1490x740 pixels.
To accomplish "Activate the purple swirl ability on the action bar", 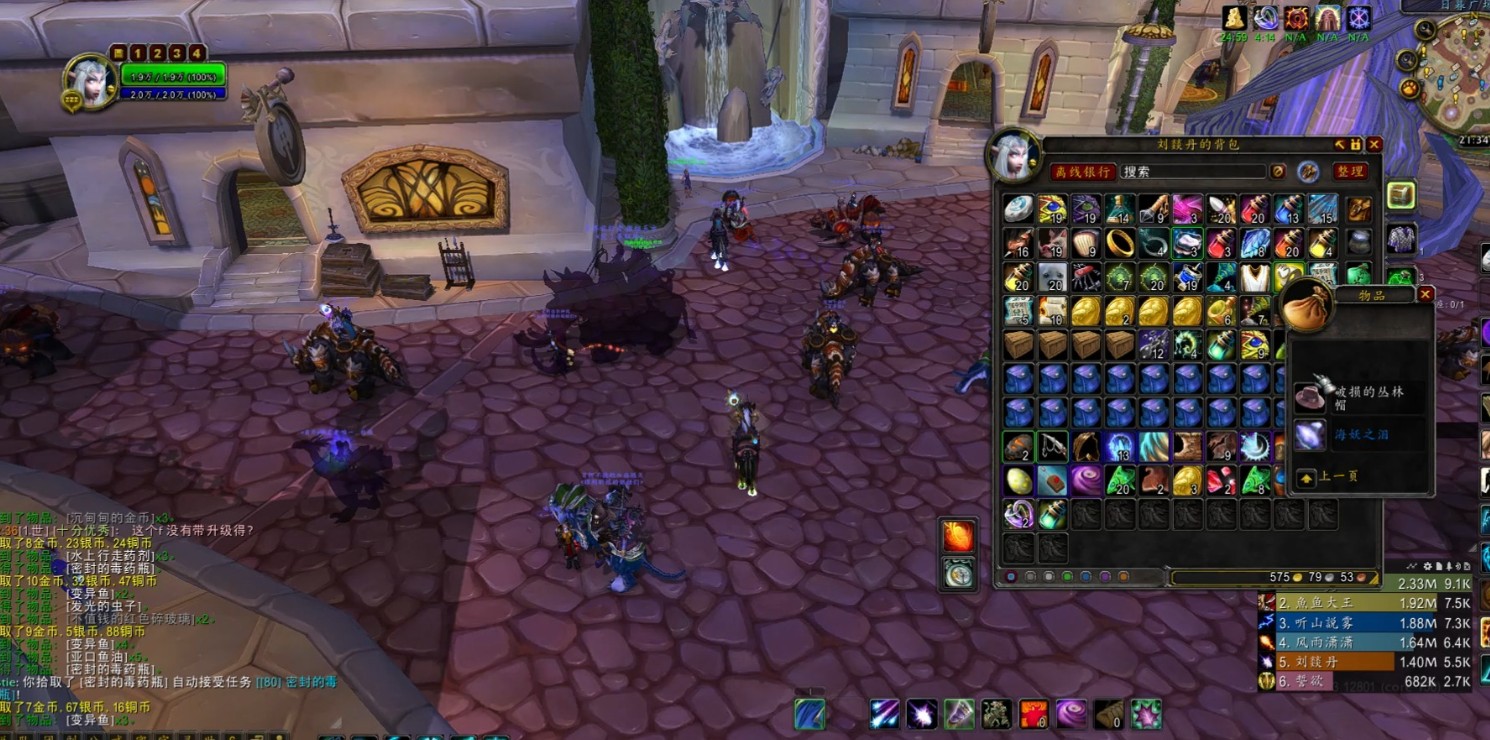I will [1071, 714].
